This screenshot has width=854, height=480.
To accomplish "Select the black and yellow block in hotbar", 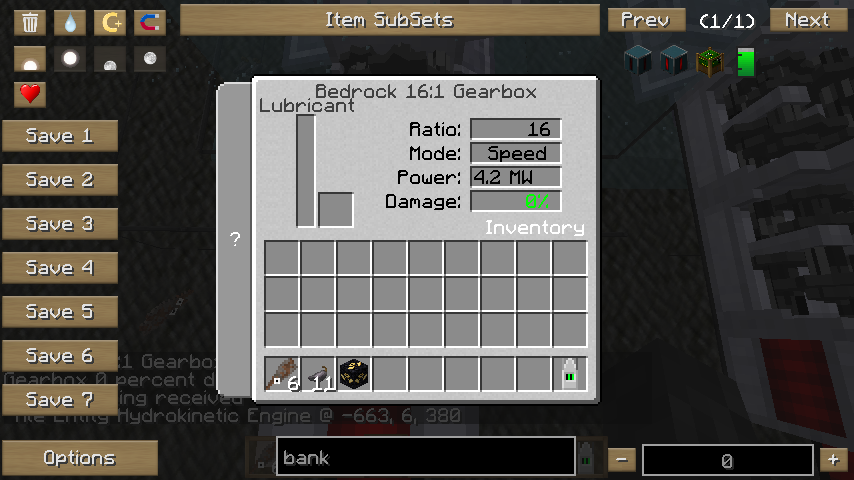I will 354,374.
